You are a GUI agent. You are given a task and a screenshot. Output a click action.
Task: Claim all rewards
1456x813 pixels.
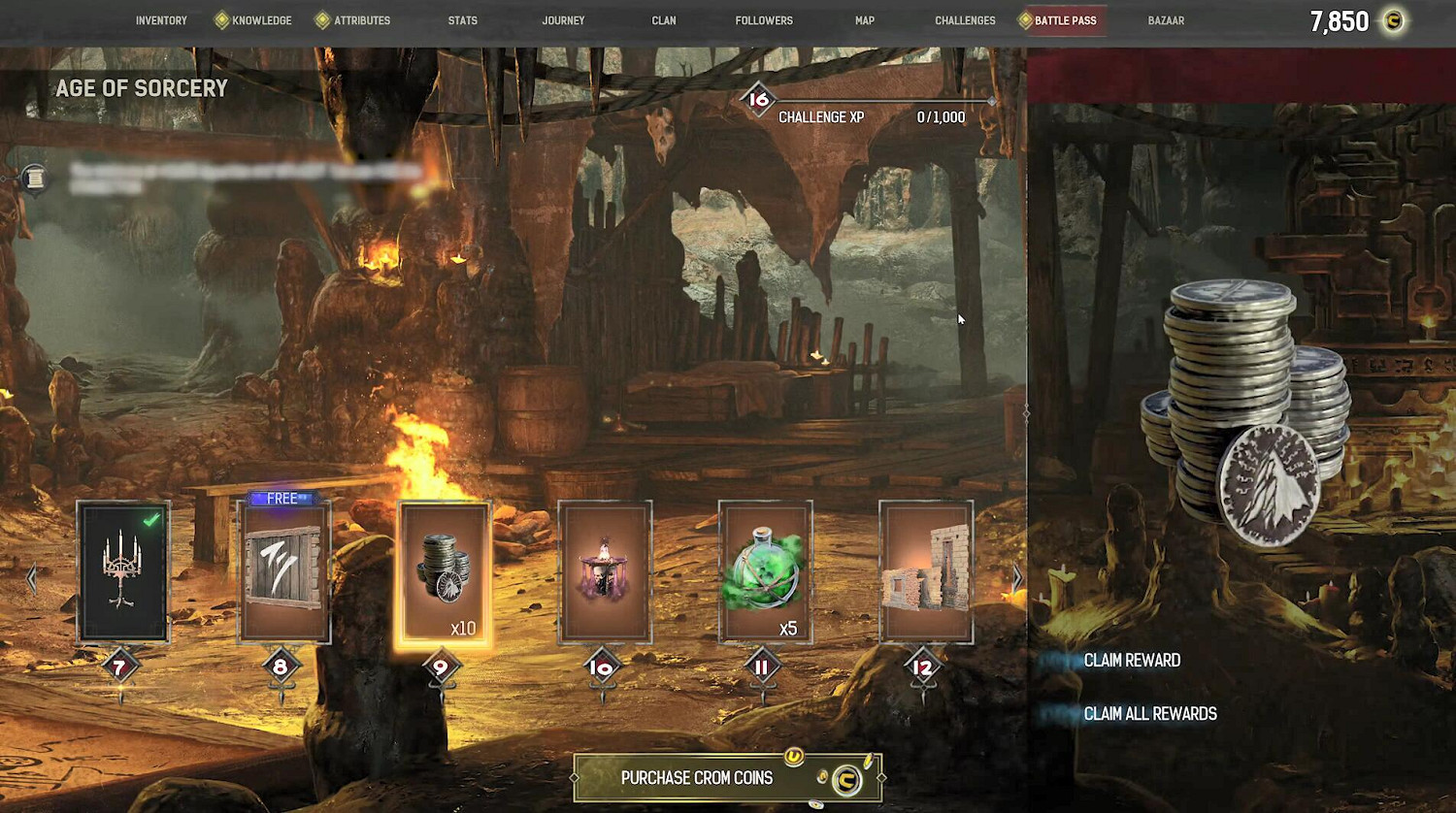click(1149, 714)
